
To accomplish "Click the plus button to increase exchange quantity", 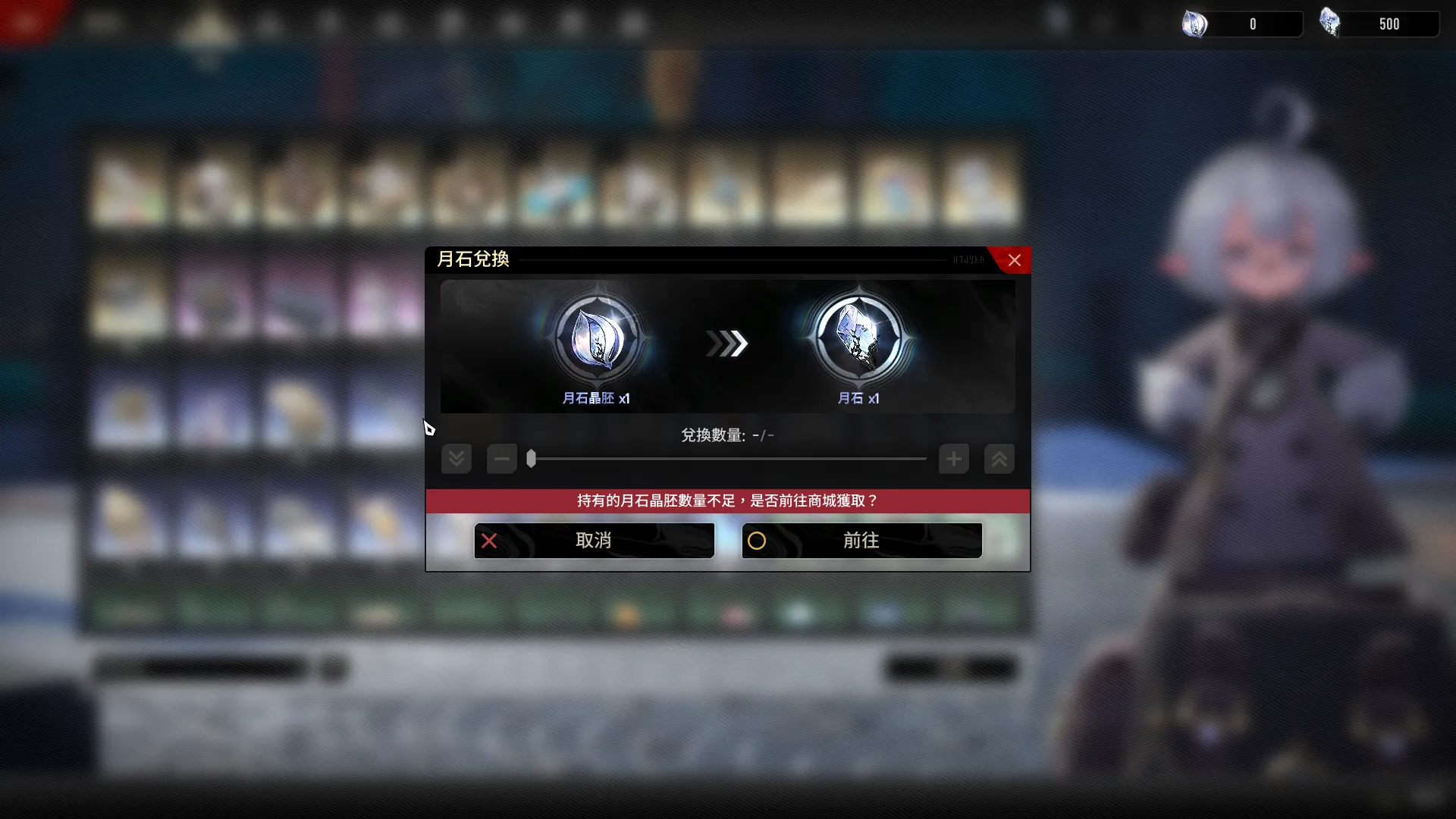I will tap(953, 459).
